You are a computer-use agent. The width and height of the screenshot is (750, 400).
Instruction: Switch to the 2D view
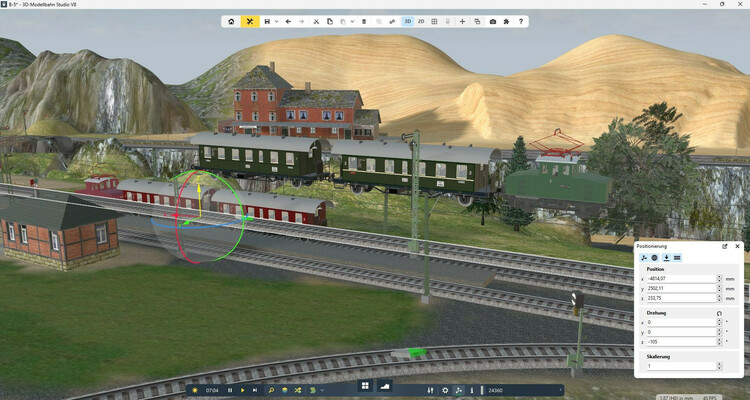click(x=421, y=21)
